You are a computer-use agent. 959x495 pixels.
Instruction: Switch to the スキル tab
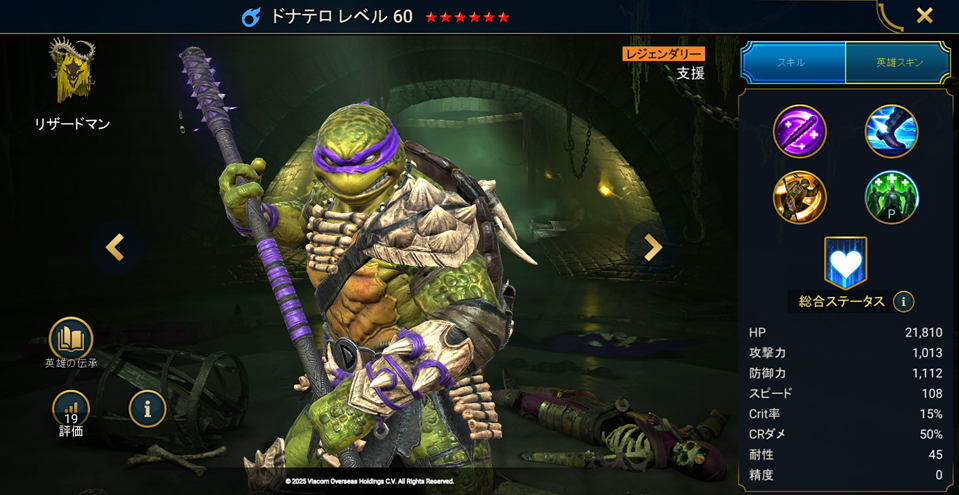(x=792, y=62)
